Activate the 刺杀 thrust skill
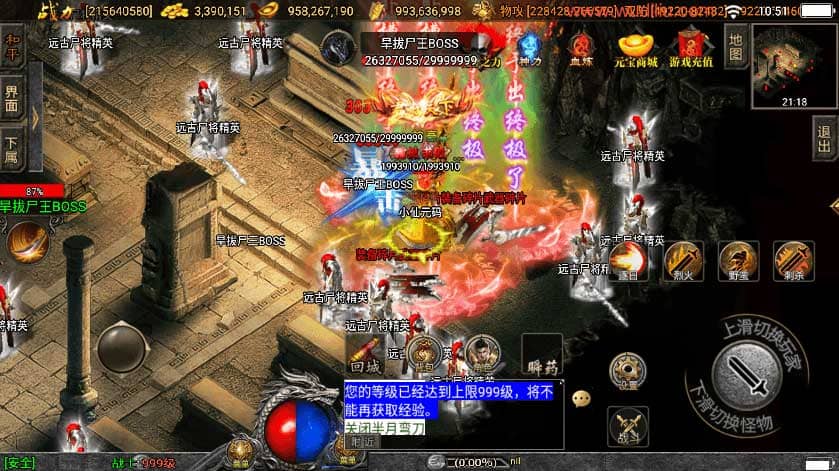Screen dimensions: 839x471 click(793, 260)
